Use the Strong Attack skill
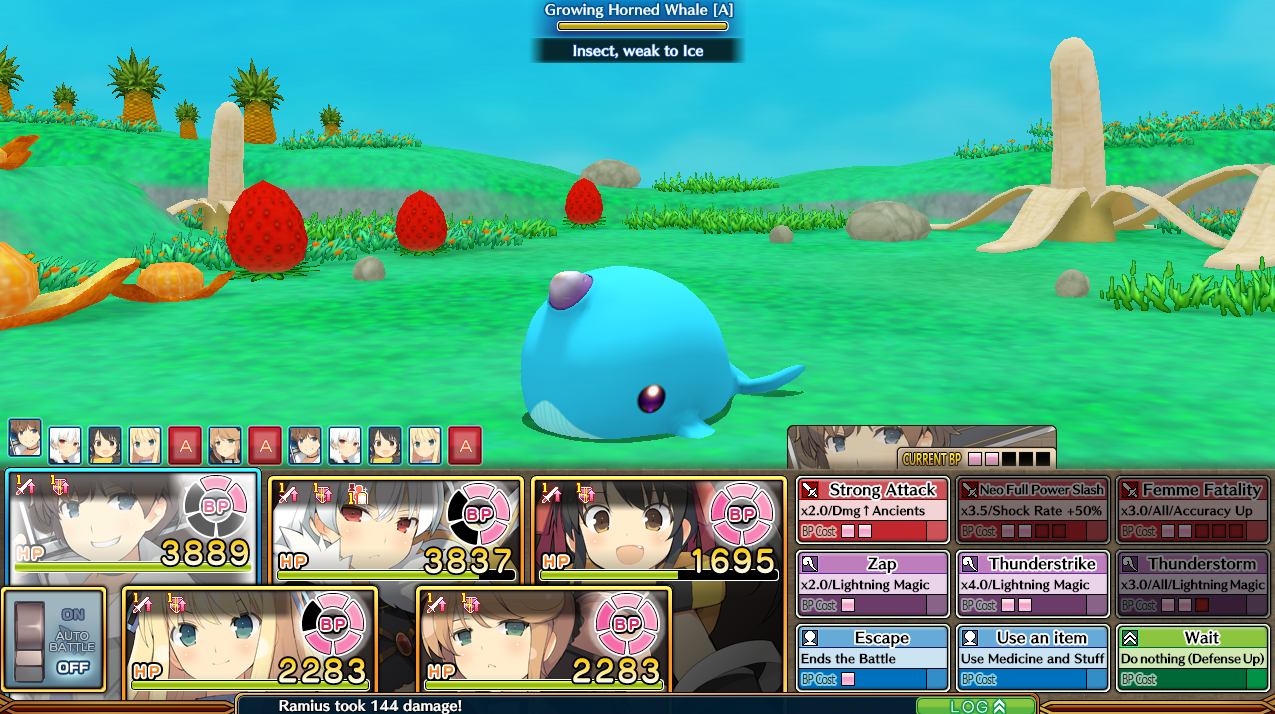 [872, 510]
